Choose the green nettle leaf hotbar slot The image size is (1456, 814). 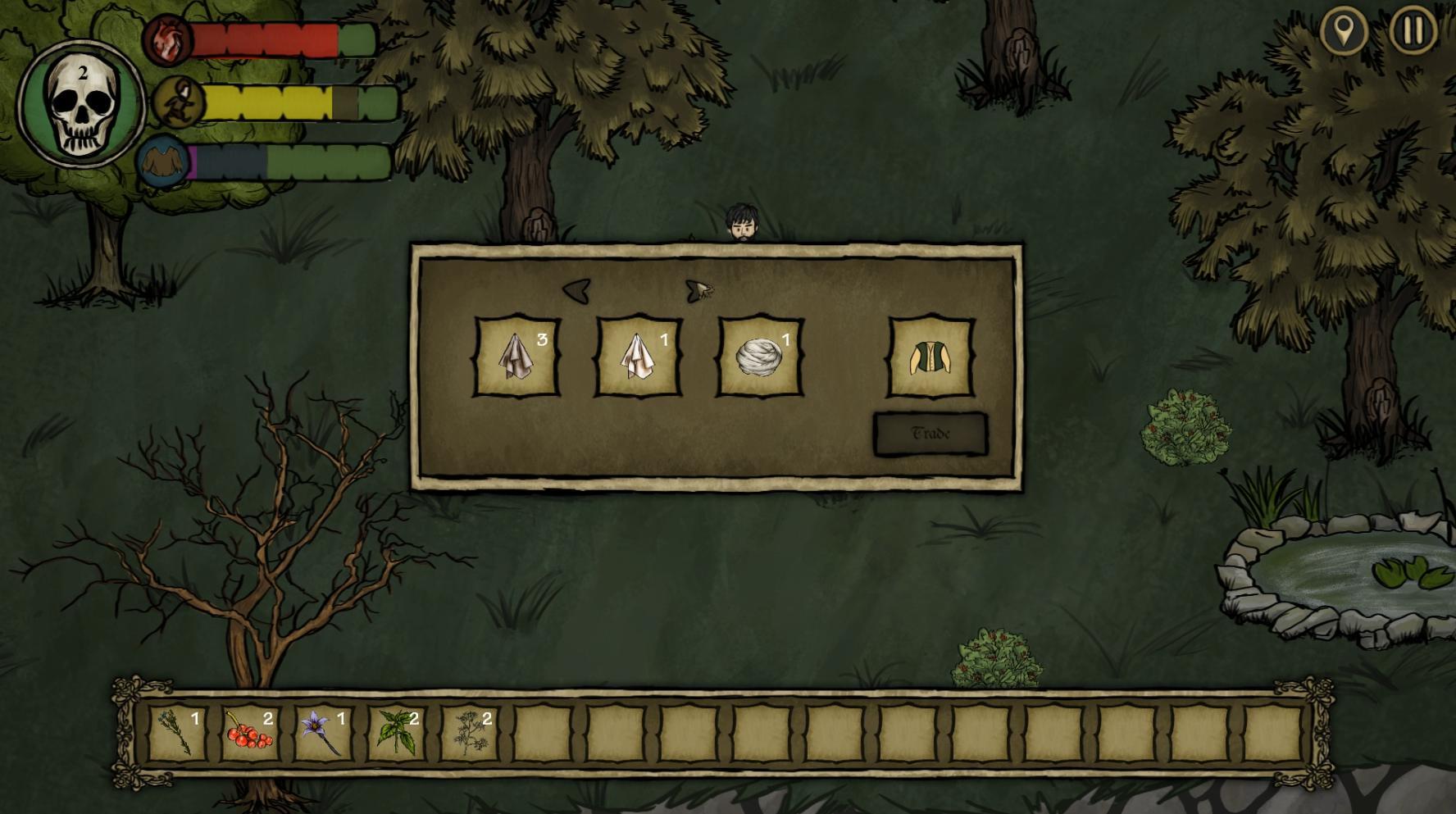pyautogui.click(x=396, y=732)
